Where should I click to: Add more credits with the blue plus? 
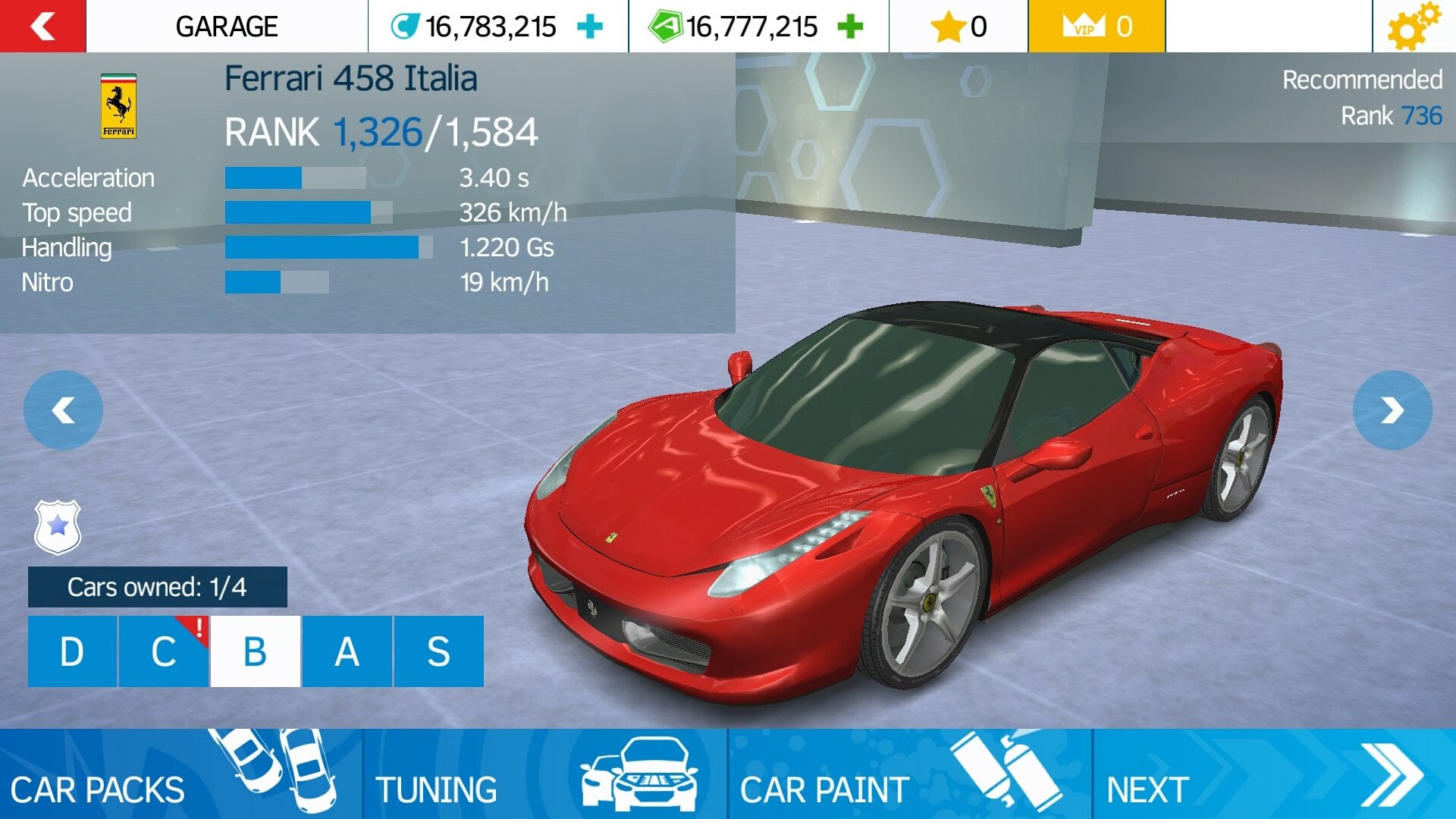pyautogui.click(x=590, y=27)
